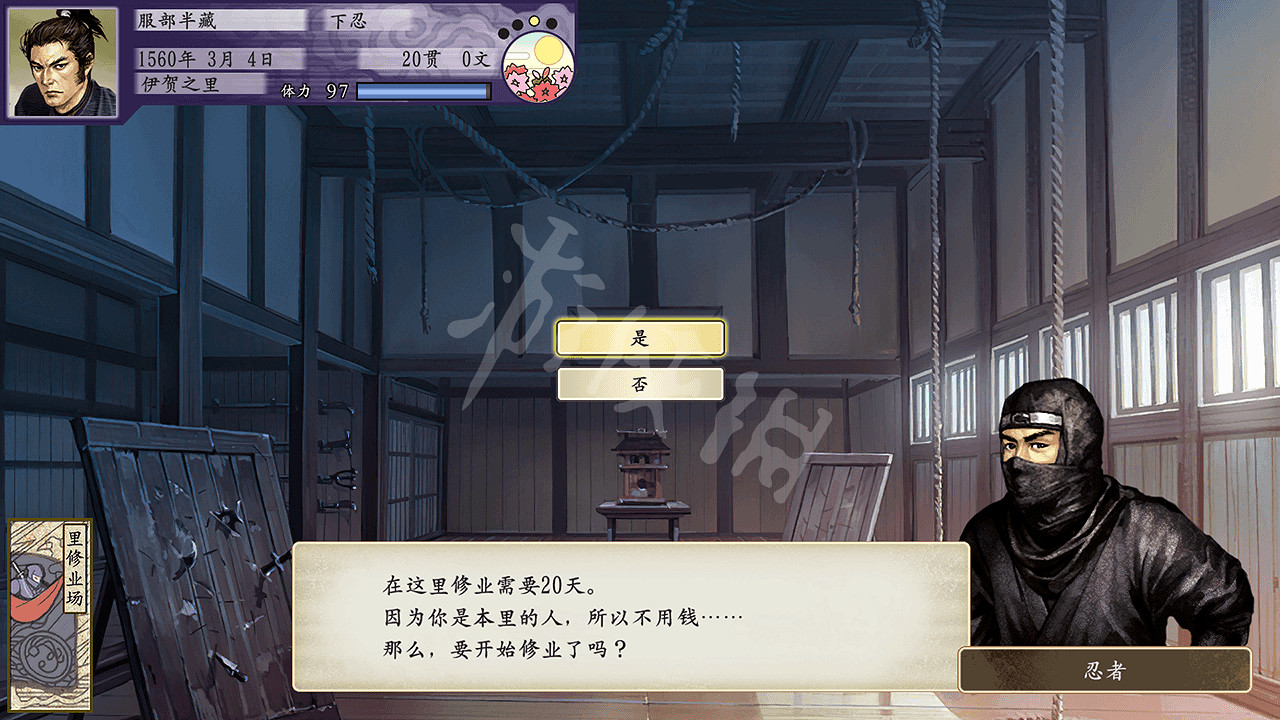Click the full moon inside the season crest
This screenshot has width=1280, height=720.
tap(549, 50)
